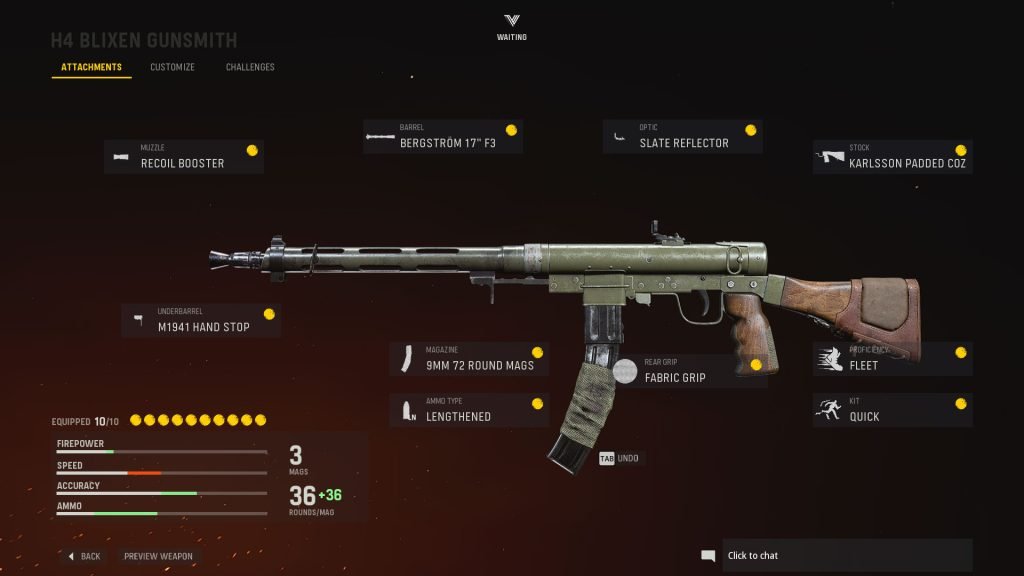The height and width of the screenshot is (576, 1024).
Task: Go back to the previous menu
Action: point(84,556)
